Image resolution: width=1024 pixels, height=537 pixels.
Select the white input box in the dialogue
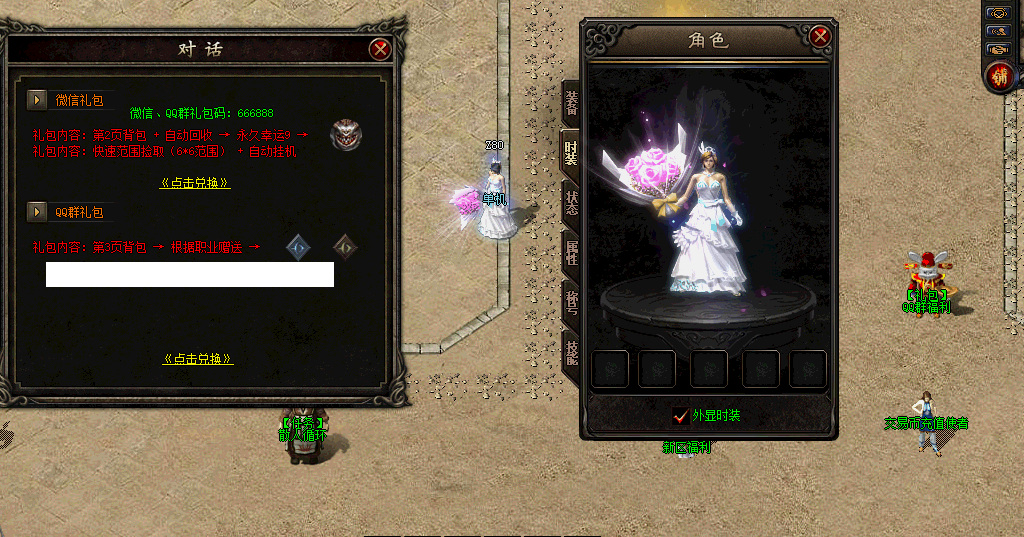tap(190, 275)
